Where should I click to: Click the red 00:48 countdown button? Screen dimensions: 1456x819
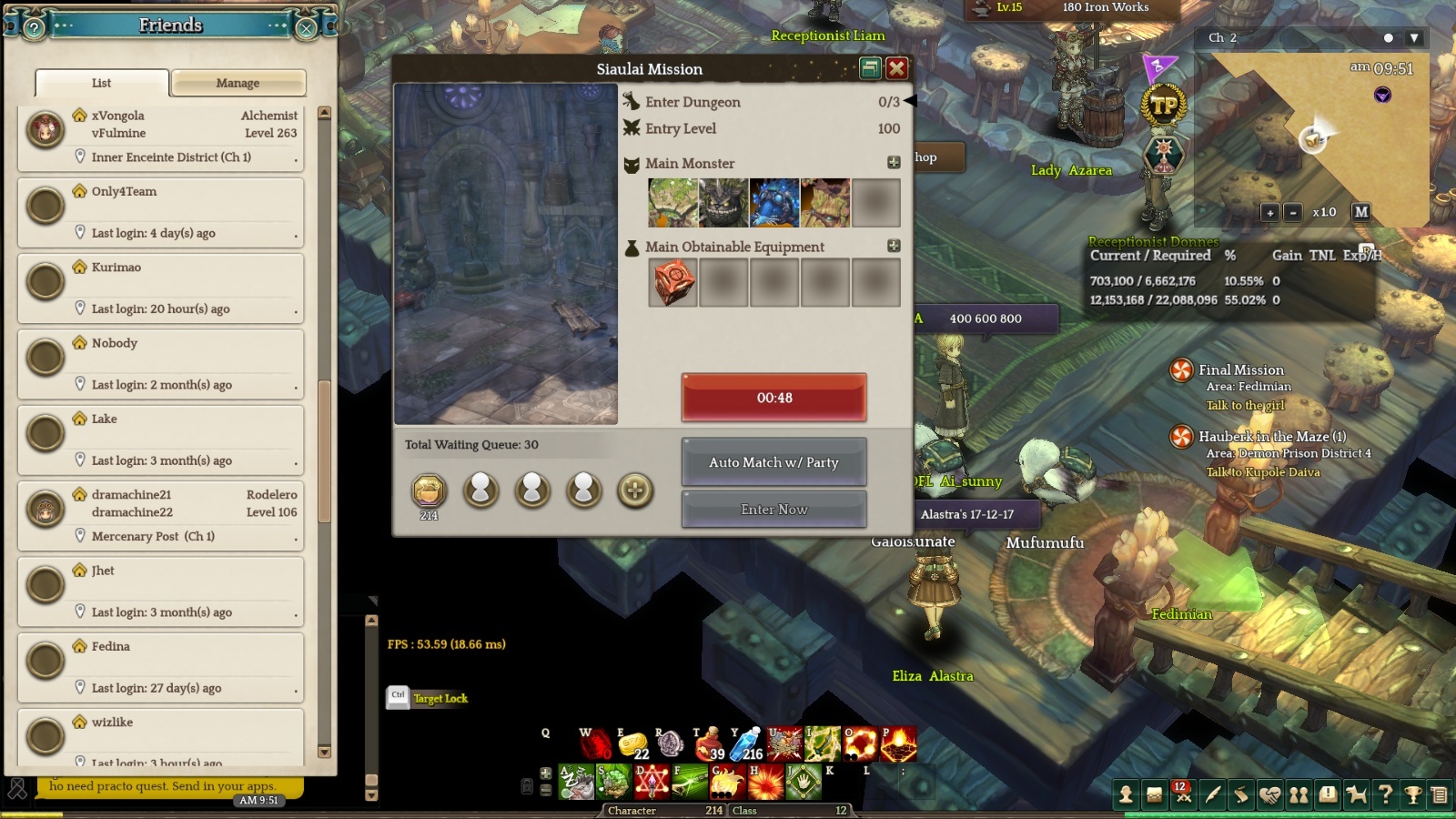pyautogui.click(x=773, y=398)
